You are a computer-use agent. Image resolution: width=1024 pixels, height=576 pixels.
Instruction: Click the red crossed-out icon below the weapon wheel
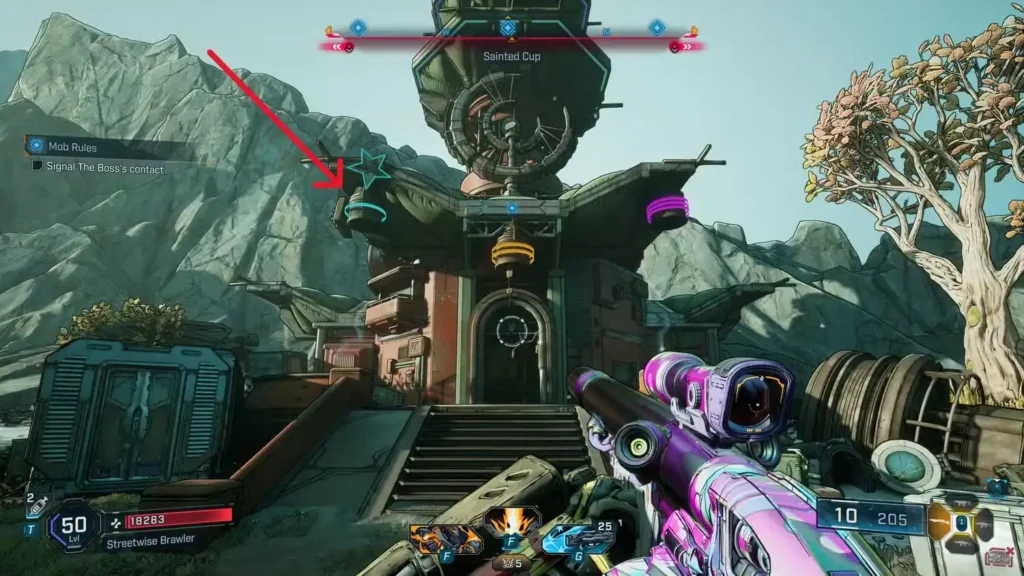(996, 558)
